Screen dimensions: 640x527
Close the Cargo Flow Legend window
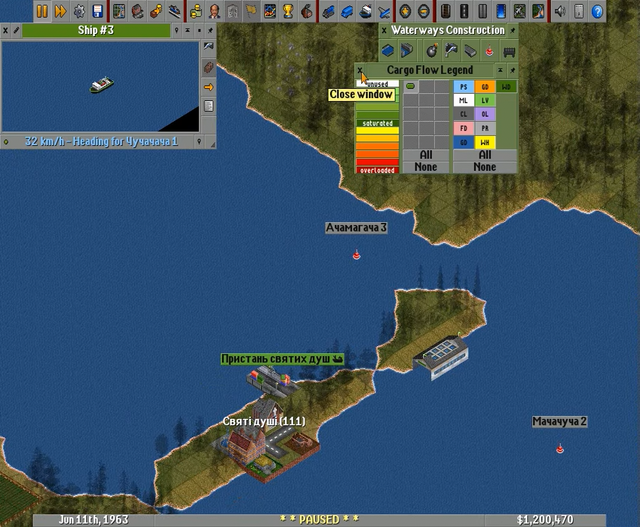point(362,69)
